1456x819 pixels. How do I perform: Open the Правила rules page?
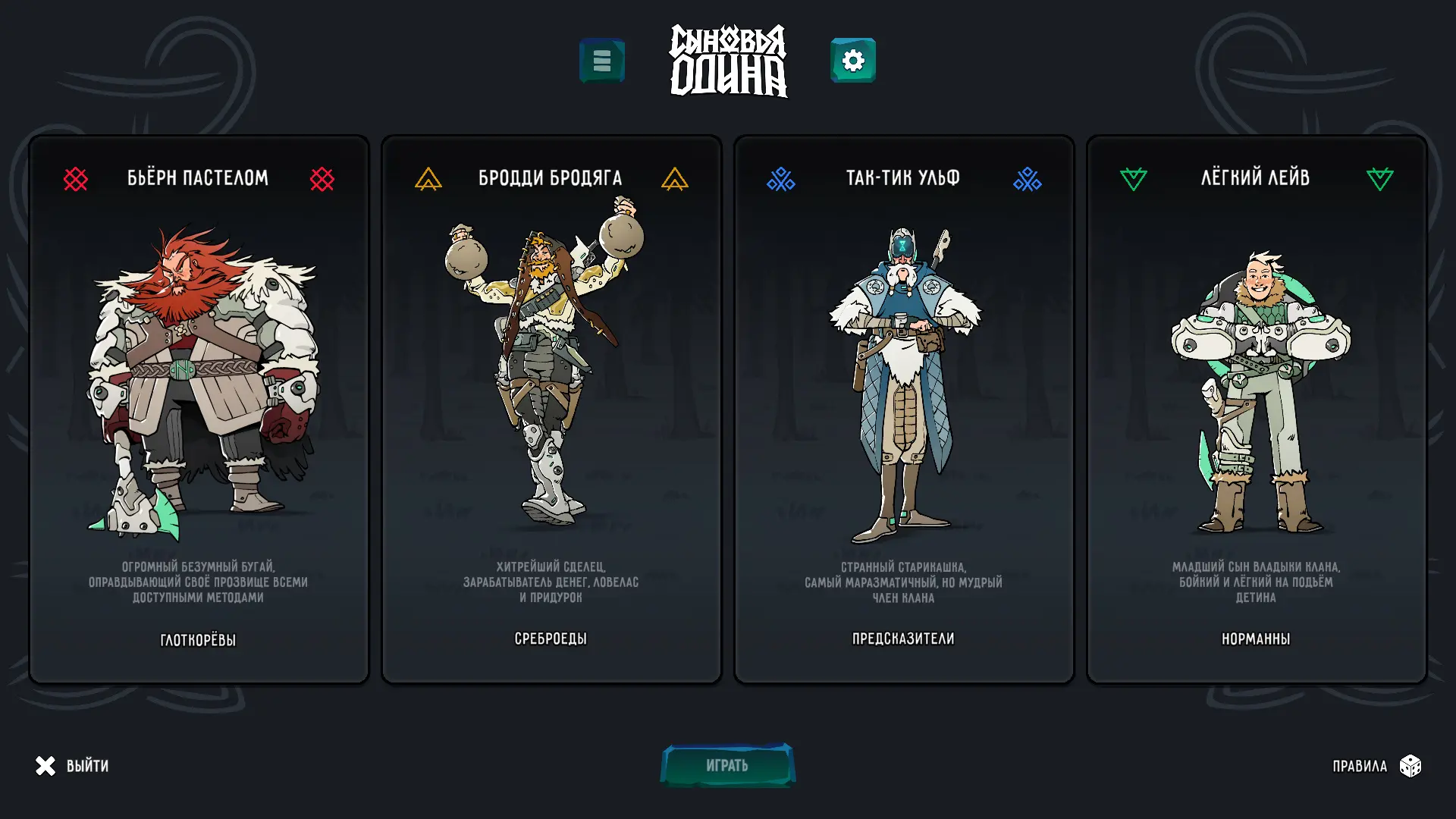[x=1376, y=766]
